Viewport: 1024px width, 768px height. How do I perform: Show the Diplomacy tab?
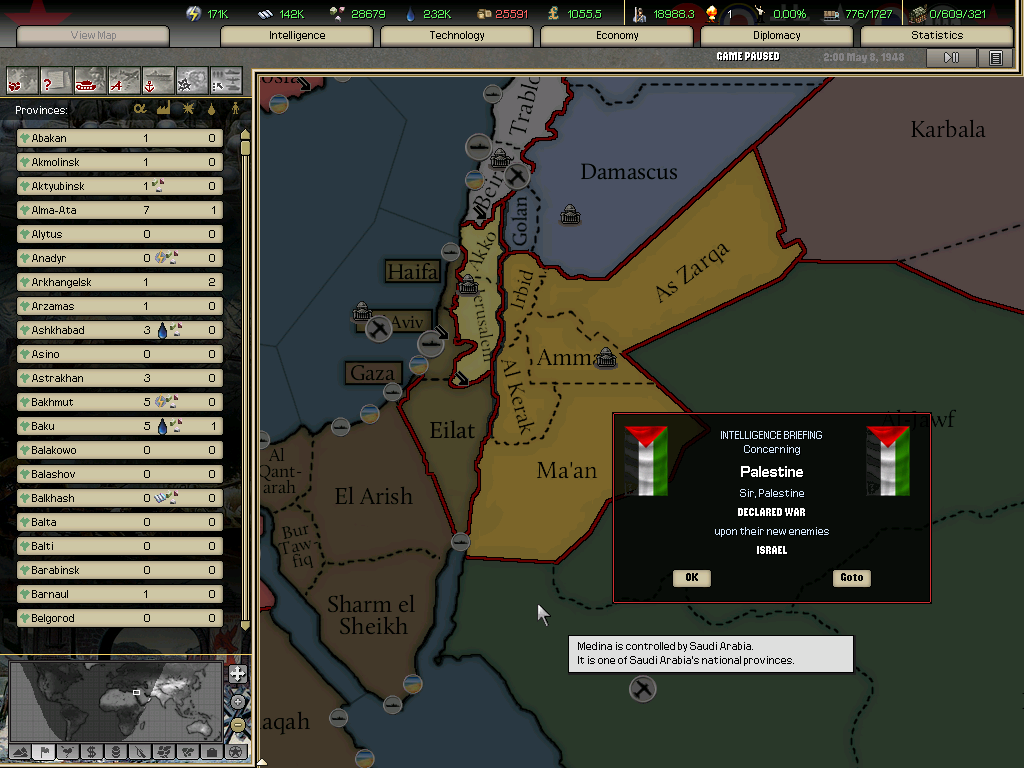click(777, 36)
